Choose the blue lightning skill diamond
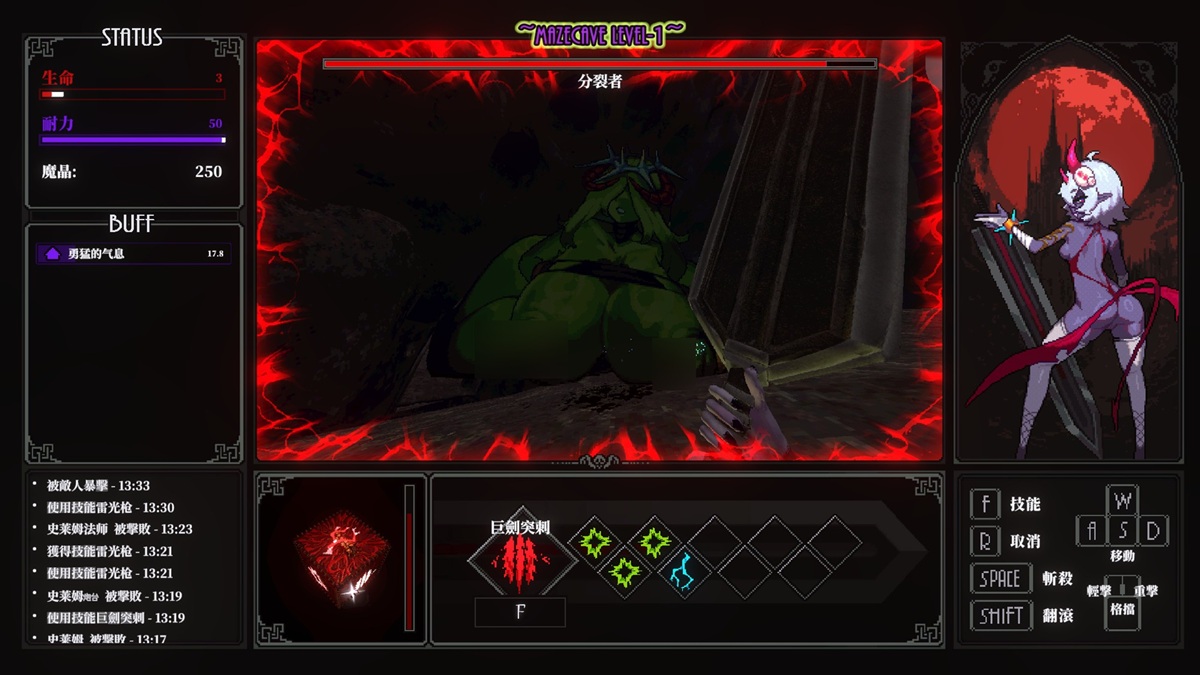 tap(685, 573)
